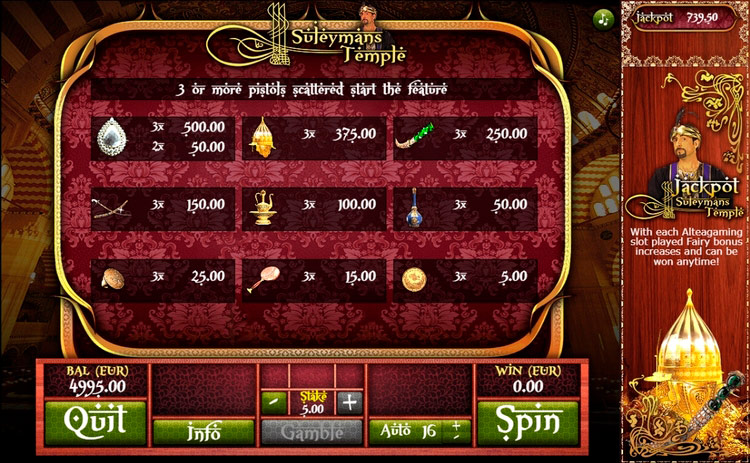Decrease the stake with the minus button
The height and width of the screenshot is (463, 750).
pos(273,402)
